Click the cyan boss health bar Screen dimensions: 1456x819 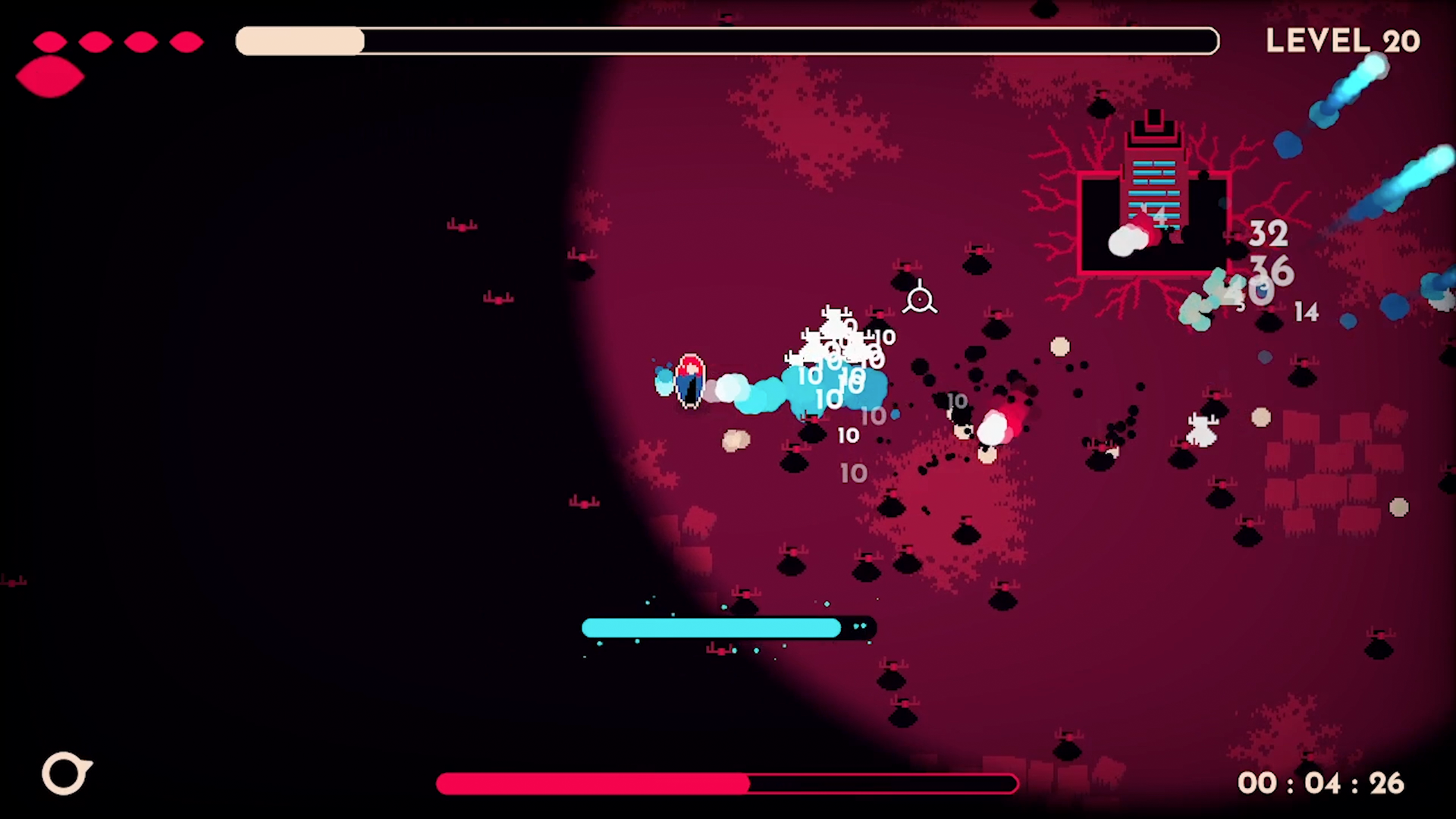tap(711, 627)
